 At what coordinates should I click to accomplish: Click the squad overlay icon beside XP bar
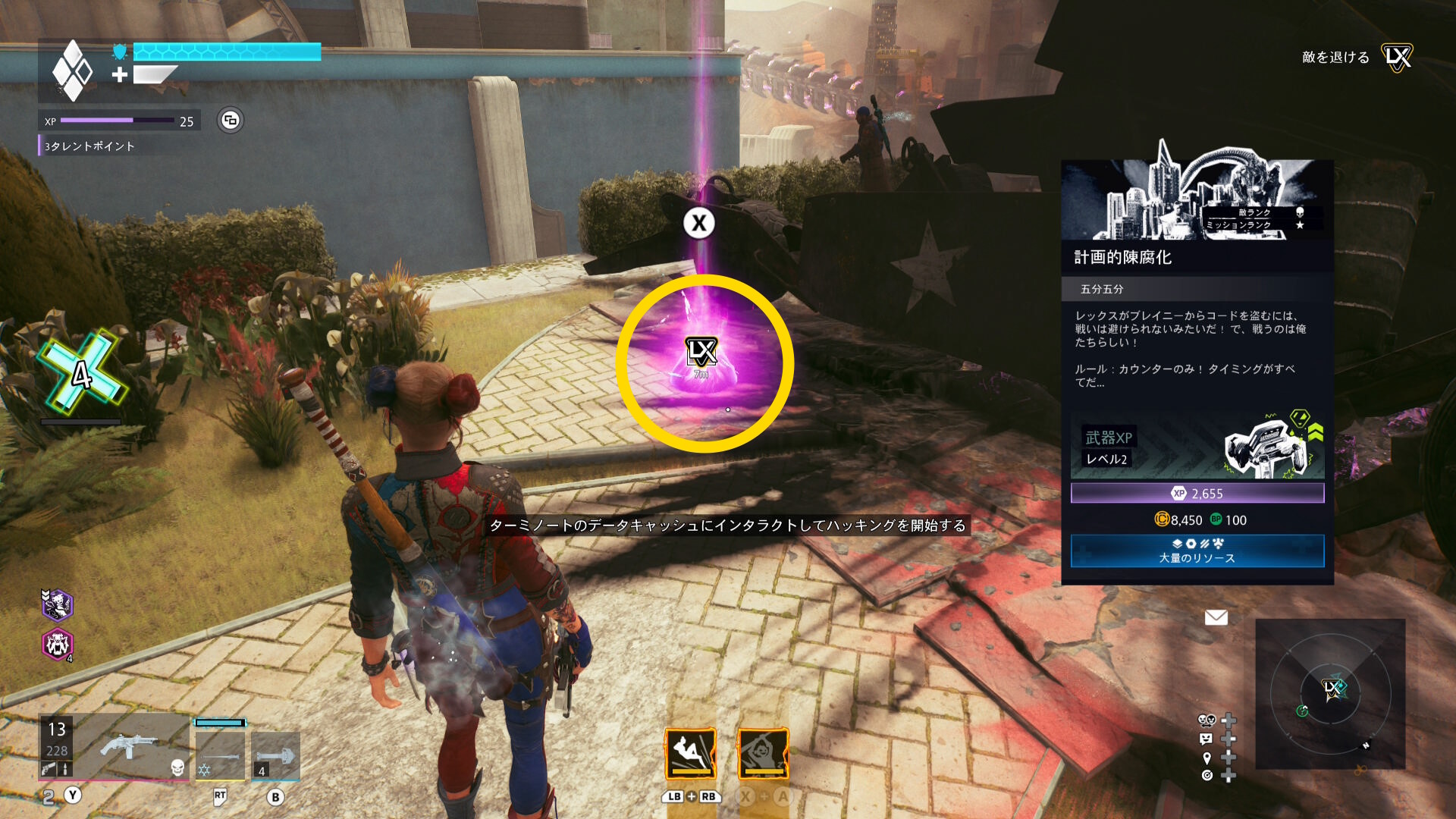coord(231,121)
